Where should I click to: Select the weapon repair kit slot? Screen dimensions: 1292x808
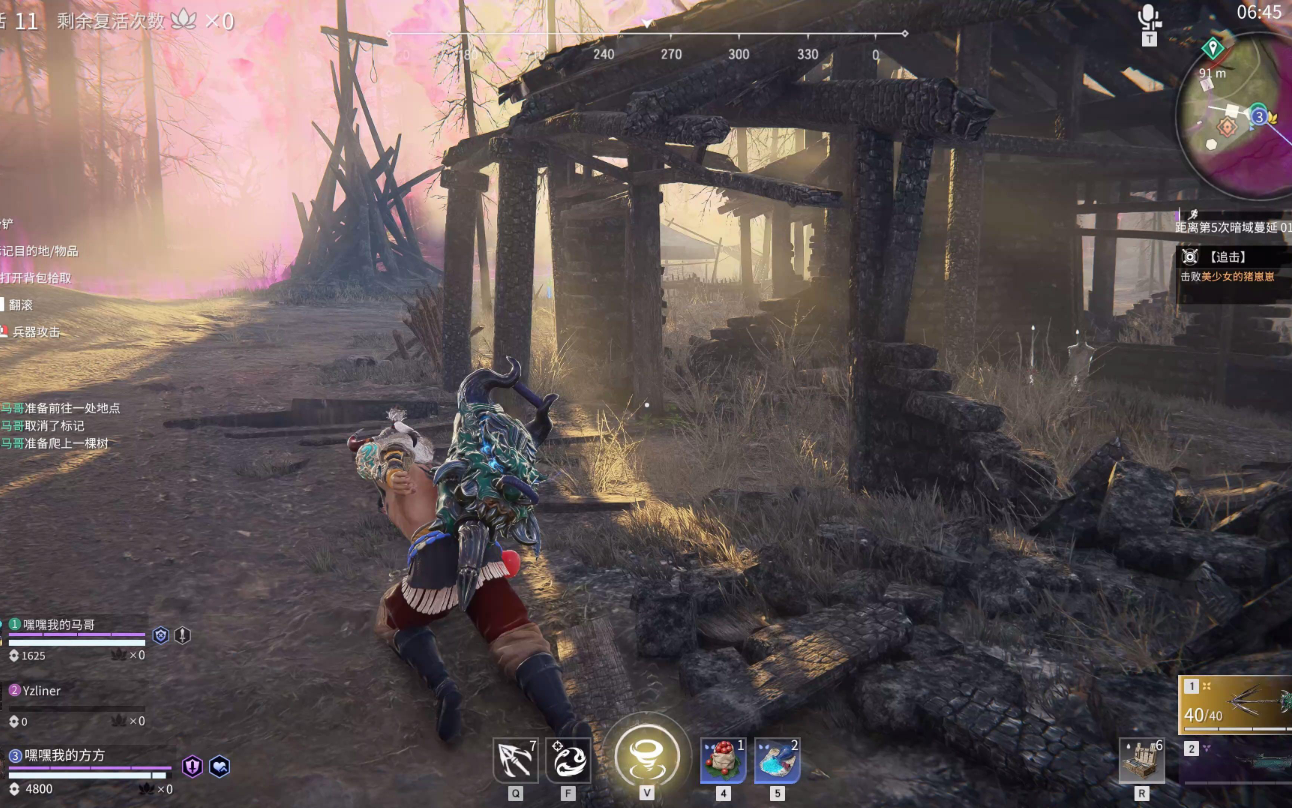(x=1141, y=761)
